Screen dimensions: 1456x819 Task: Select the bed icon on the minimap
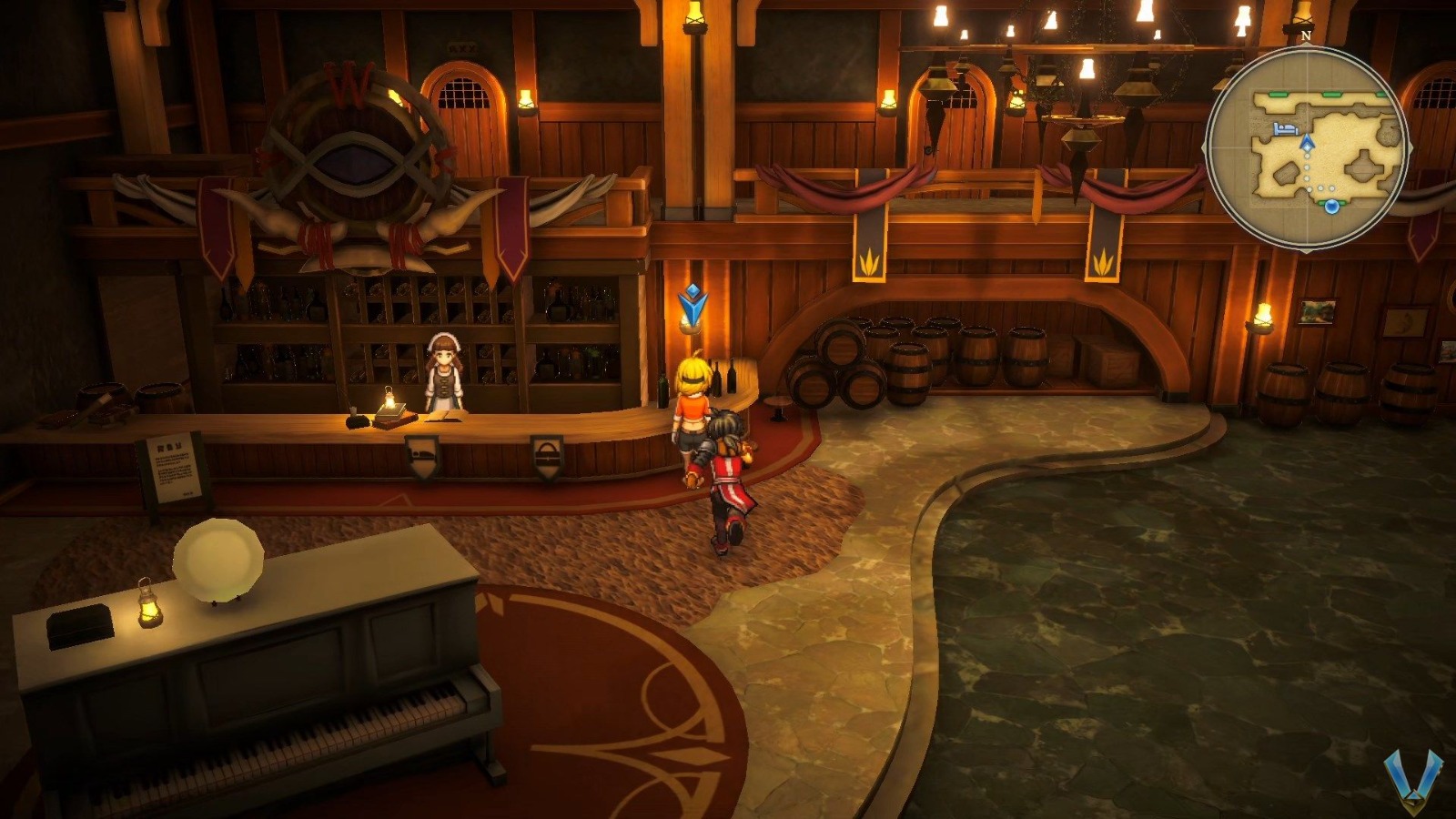[1285, 127]
